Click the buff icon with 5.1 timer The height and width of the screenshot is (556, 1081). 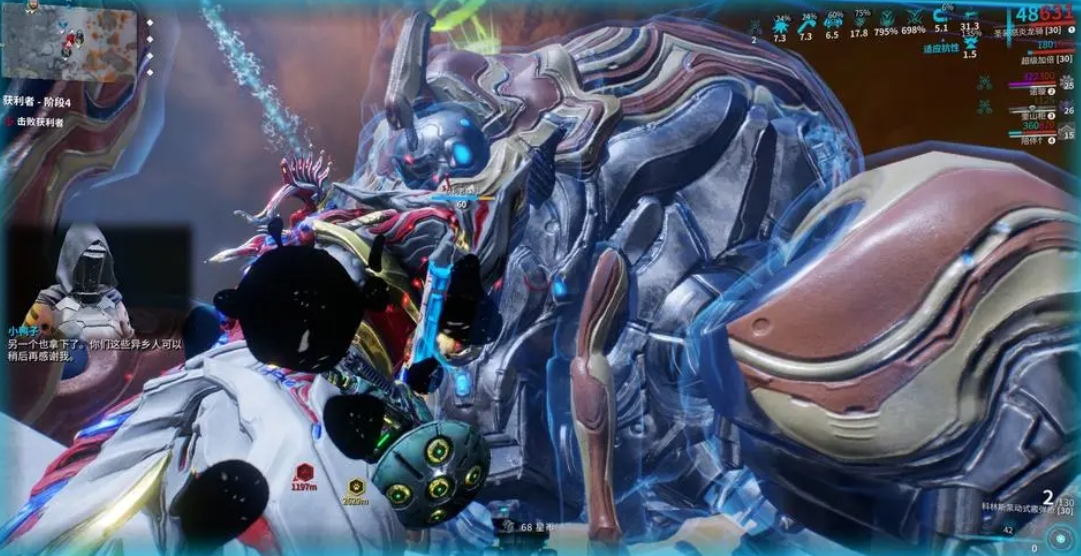pyautogui.click(x=941, y=17)
